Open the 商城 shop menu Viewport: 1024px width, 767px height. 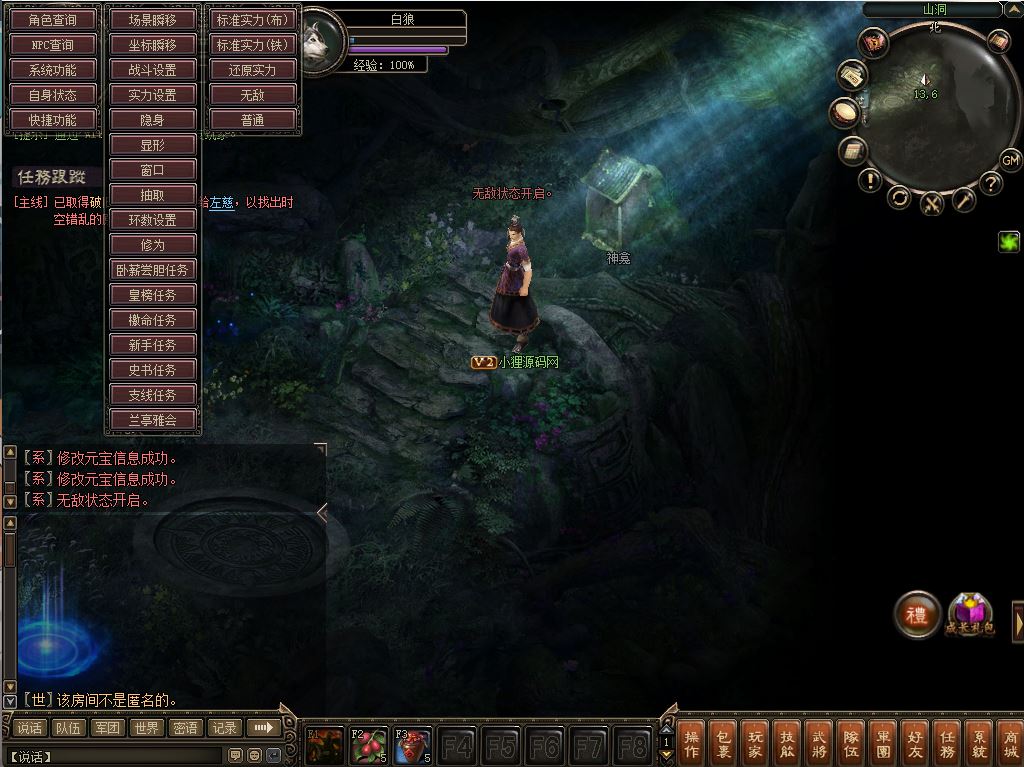coord(1010,742)
